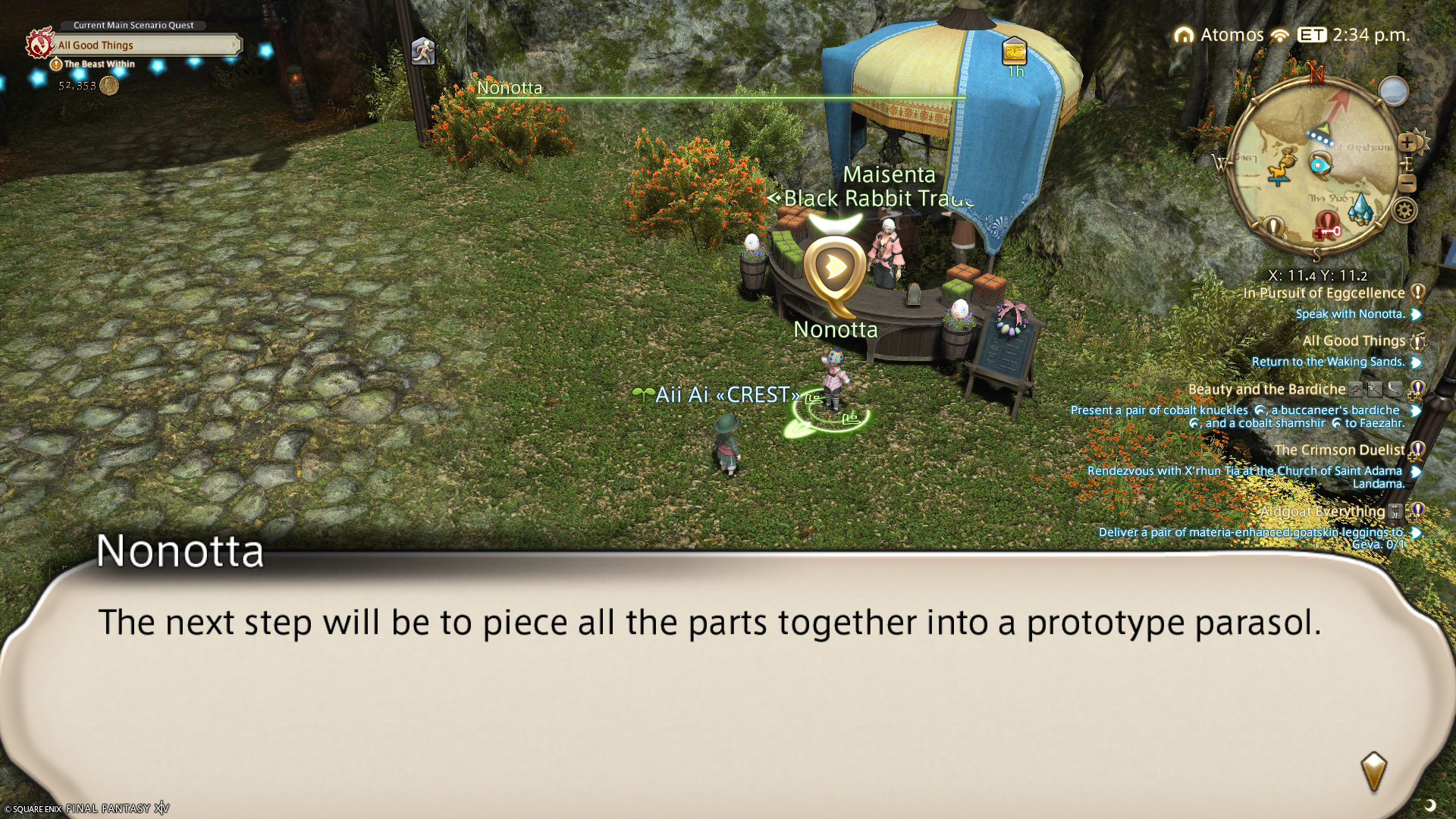1456x819 pixels.
Task: Click the sky weather icon beside the minimap
Action: point(1393,92)
